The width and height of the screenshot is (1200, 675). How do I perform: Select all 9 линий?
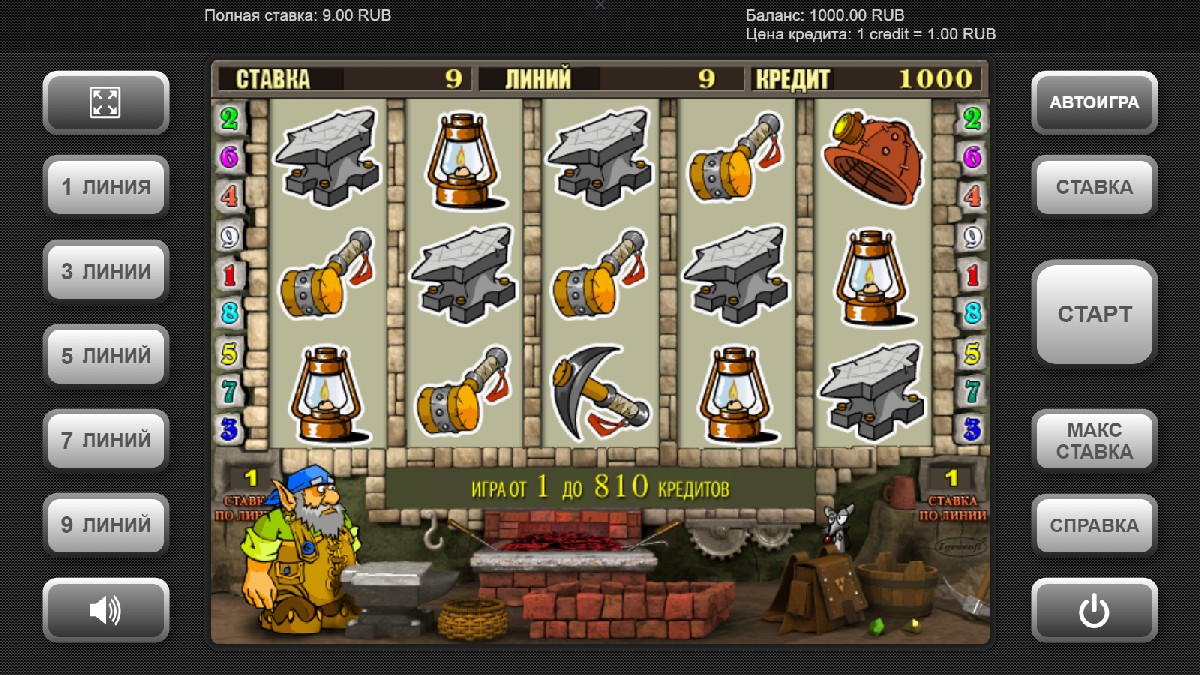pos(105,525)
